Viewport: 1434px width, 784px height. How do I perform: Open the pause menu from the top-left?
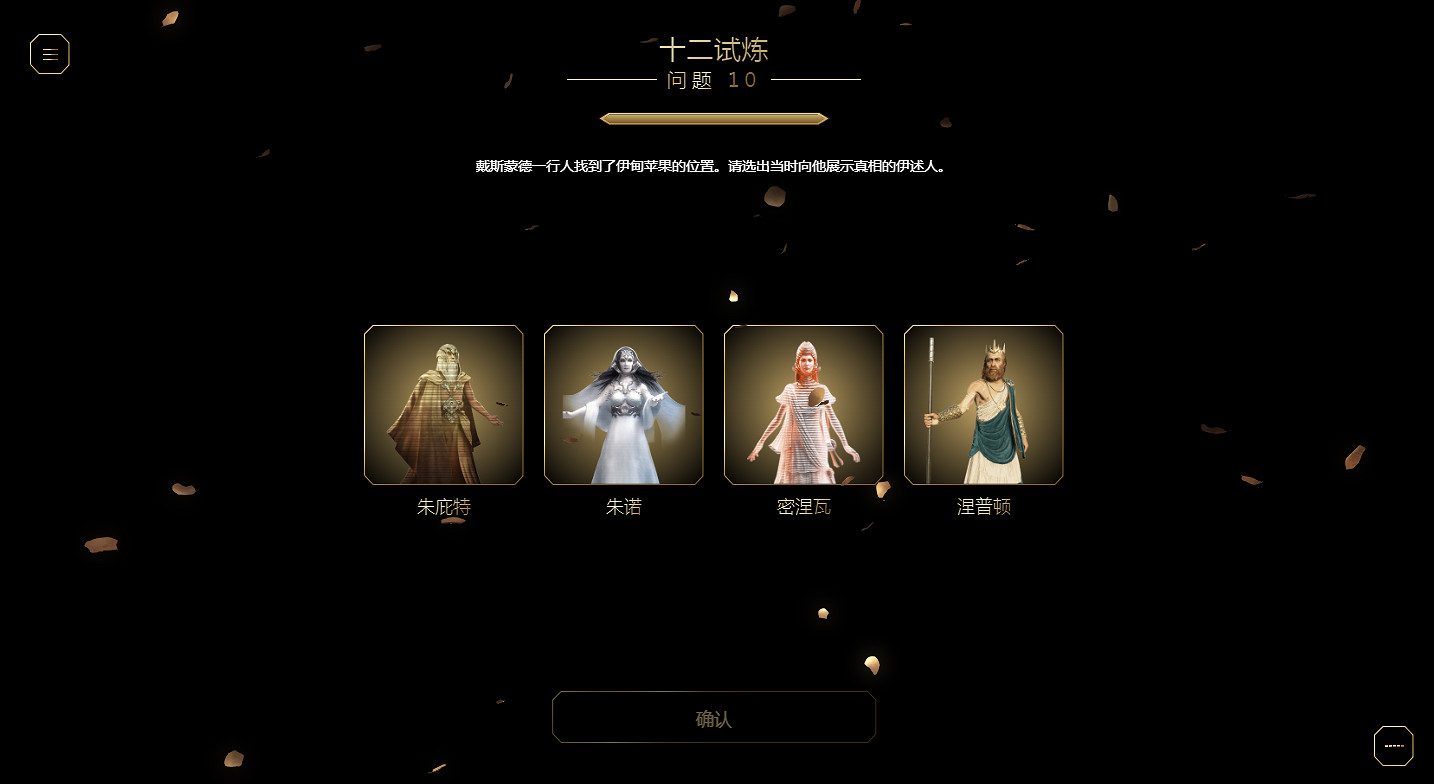tap(50, 54)
